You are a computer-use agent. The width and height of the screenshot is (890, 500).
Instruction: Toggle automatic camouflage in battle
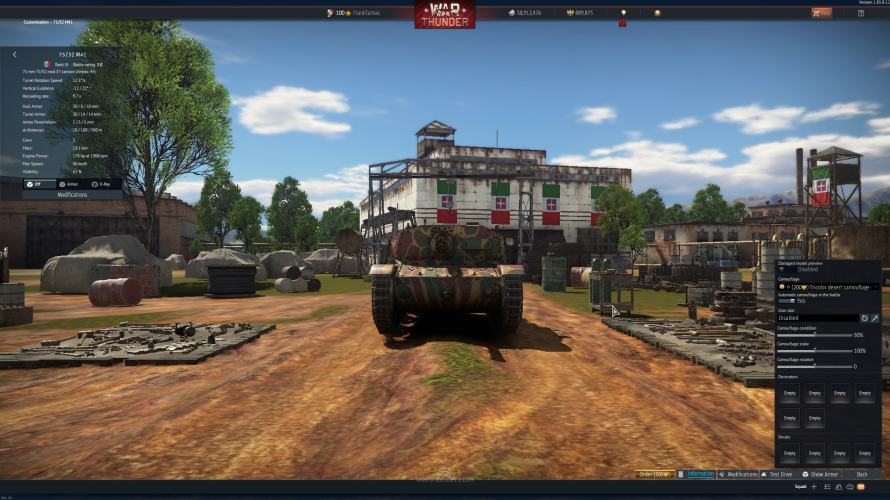pos(786,301)
